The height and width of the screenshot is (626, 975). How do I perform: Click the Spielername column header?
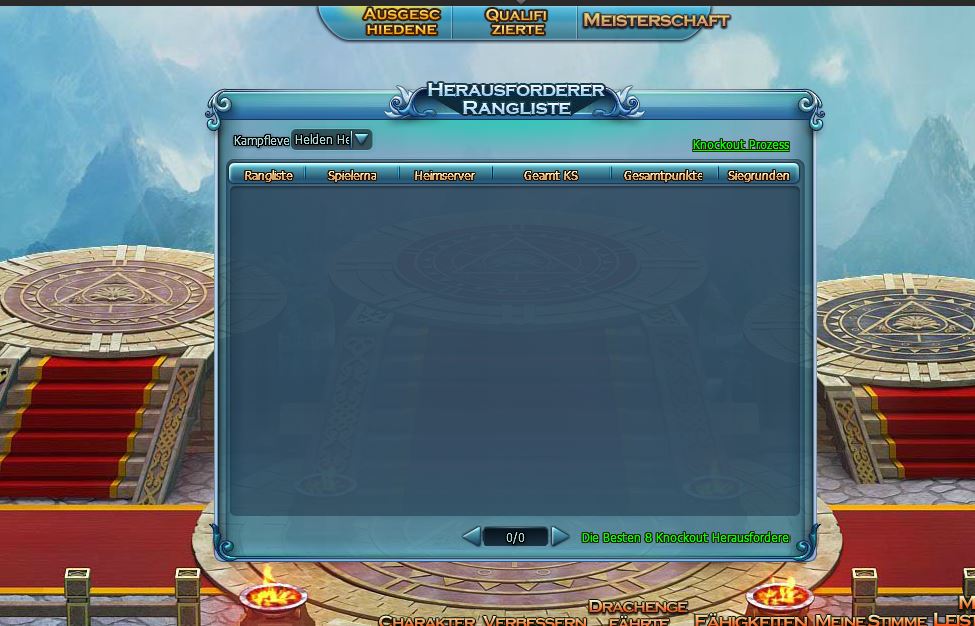point(352,175)
